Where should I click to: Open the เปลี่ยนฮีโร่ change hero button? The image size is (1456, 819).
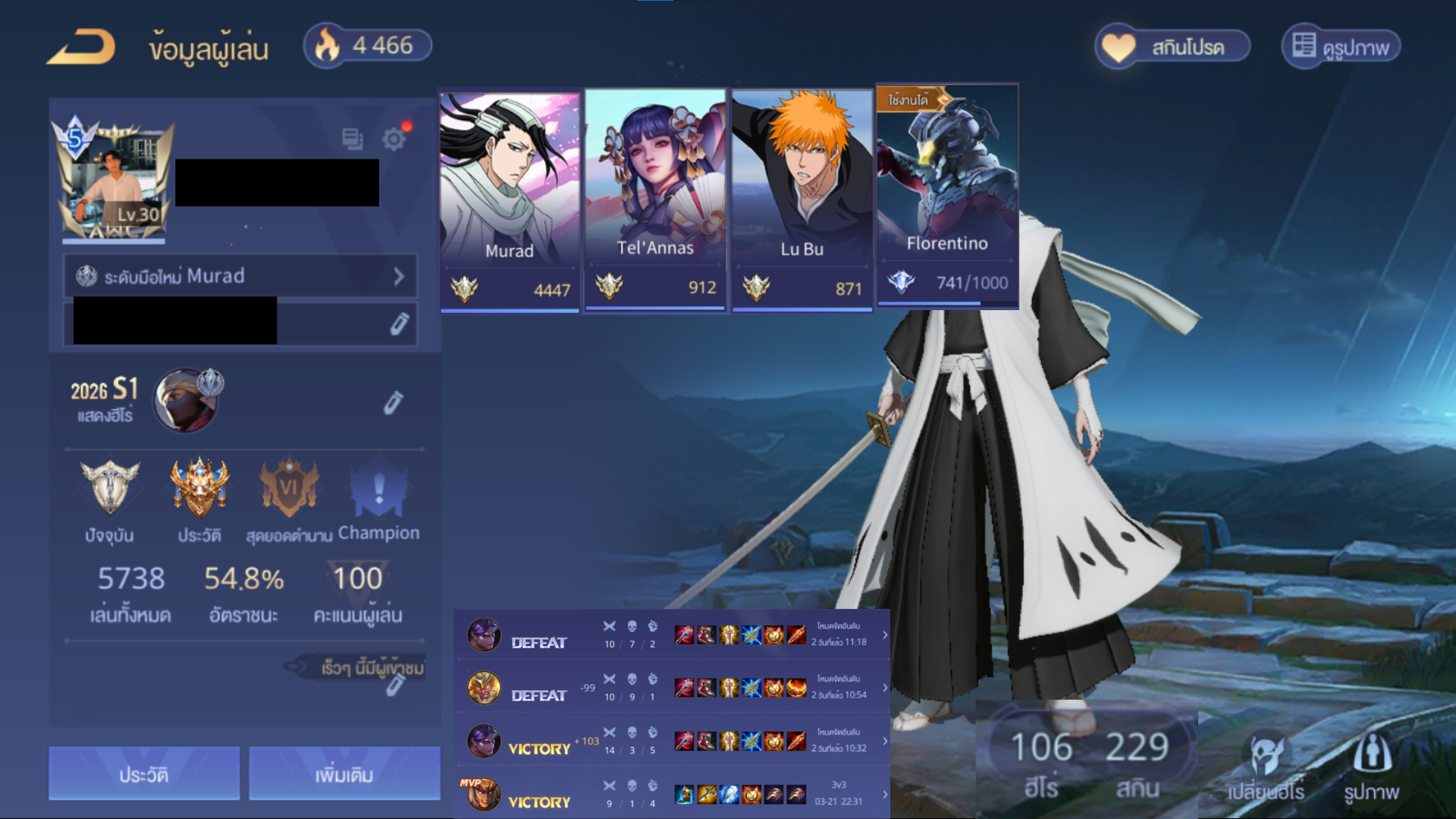point(1266,767)
